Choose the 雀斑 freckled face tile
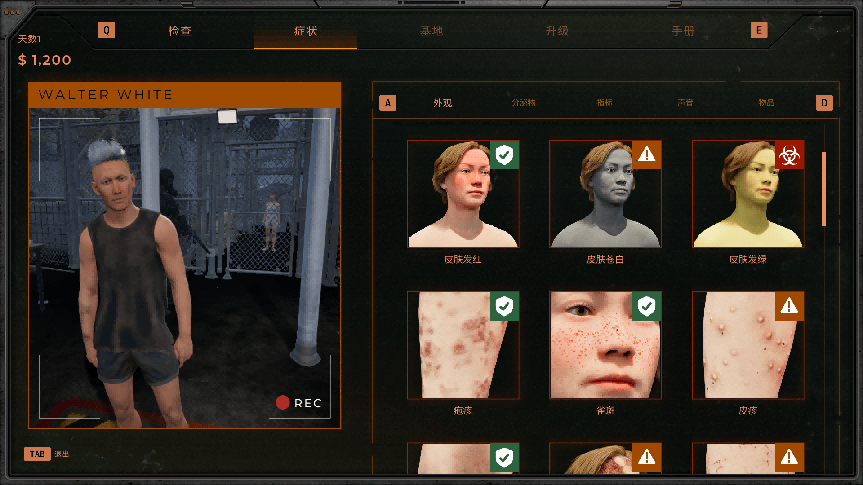The width and height of the screenshot is (863, 485). click(605, 345)
